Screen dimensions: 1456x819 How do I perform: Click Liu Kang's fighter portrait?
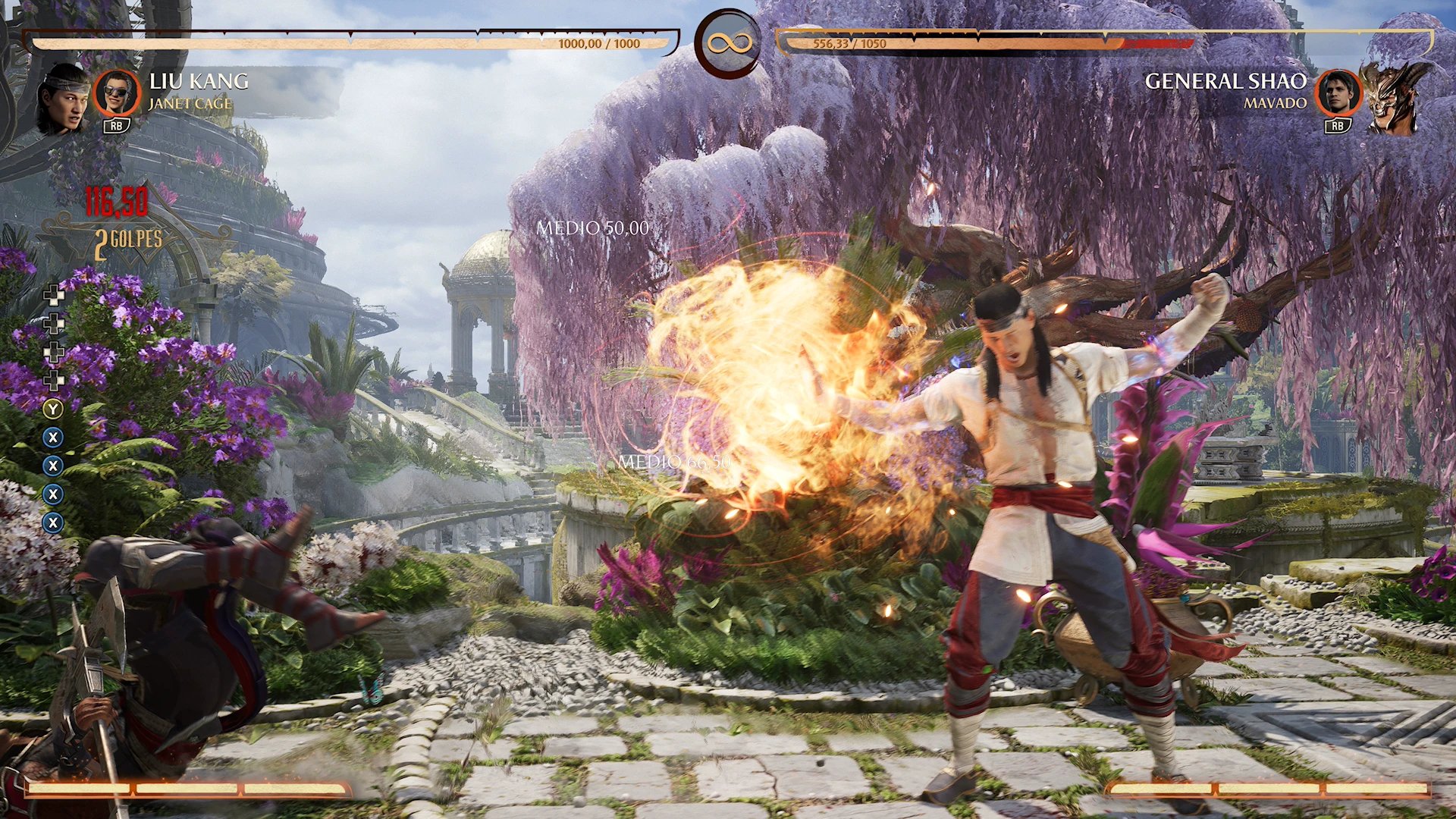coord(63,97)
